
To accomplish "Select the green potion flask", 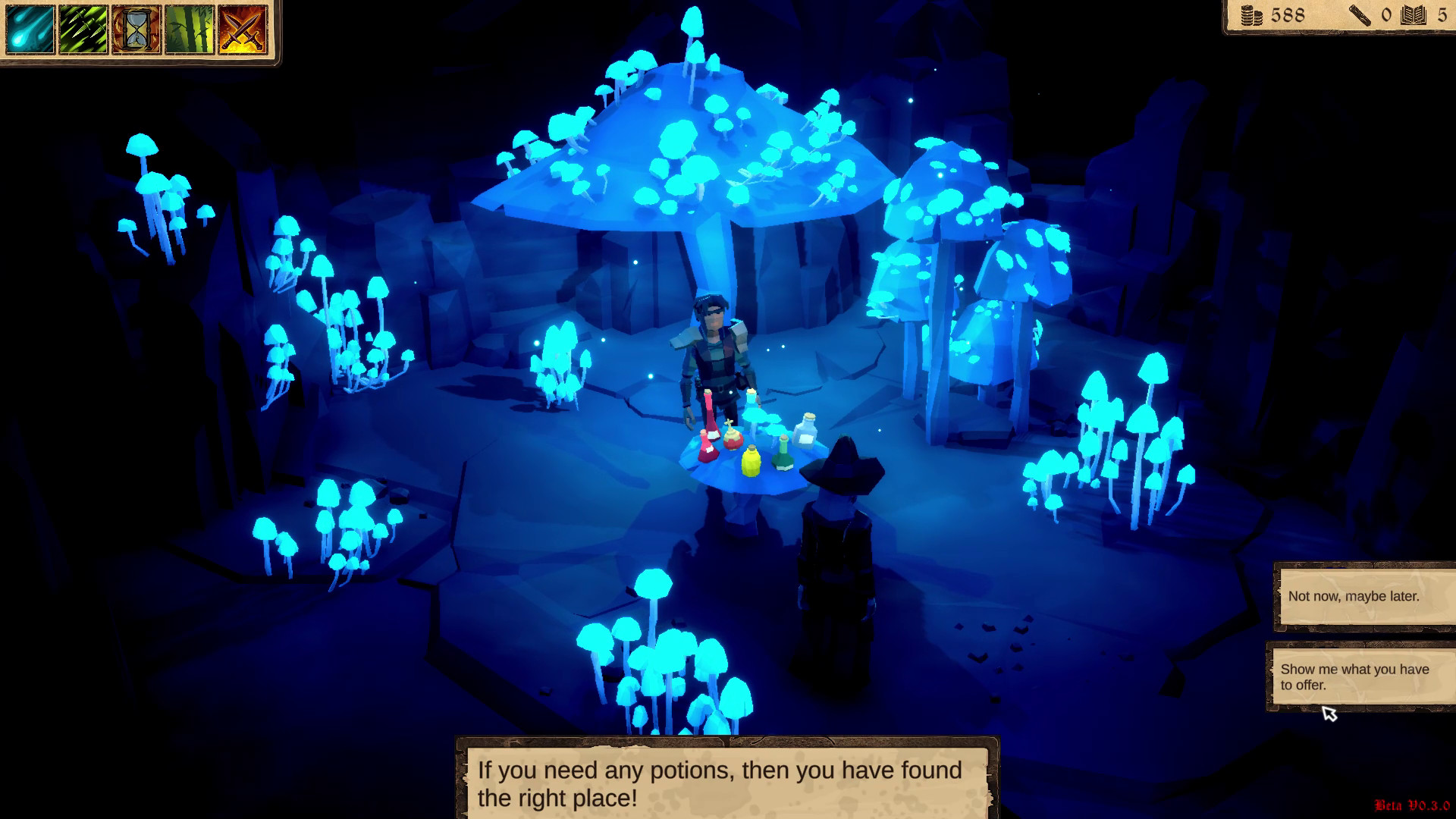I will [x=782, y=457].
